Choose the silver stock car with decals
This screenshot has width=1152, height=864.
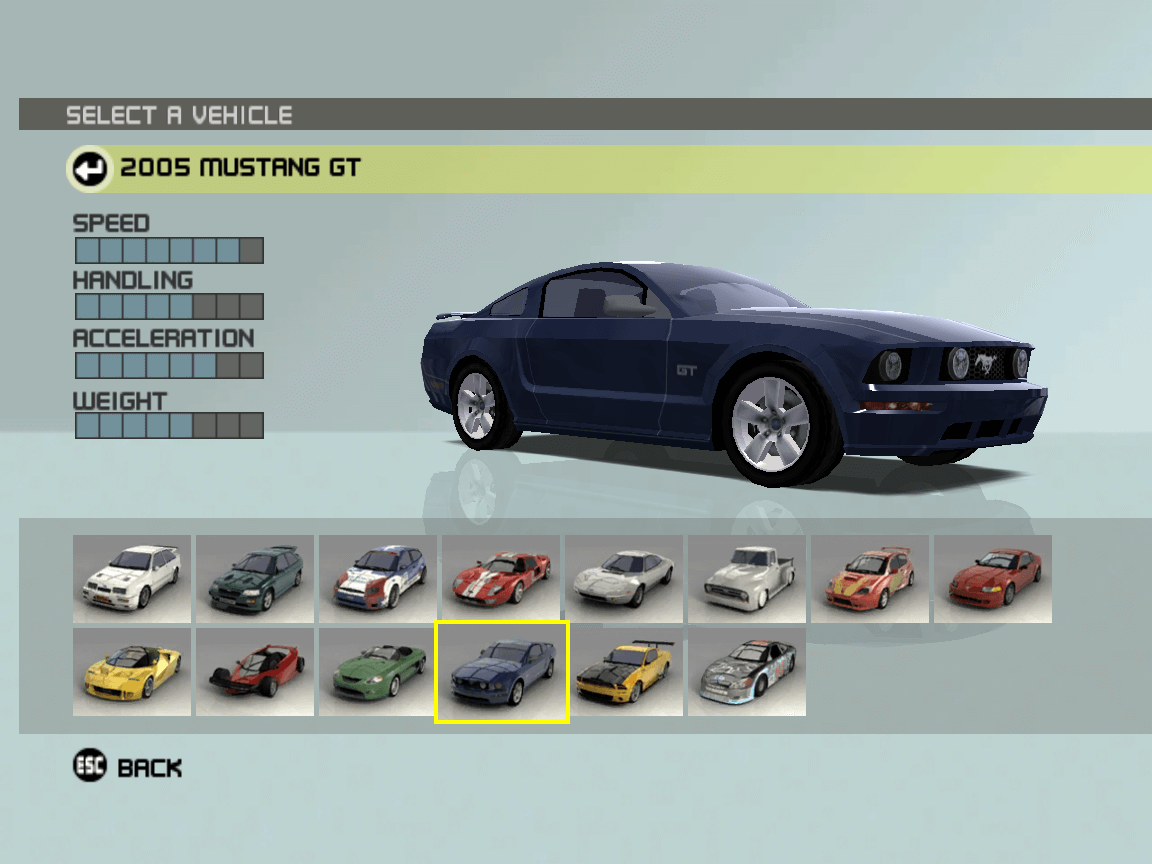pyautogui.click(x=747, y=672)
